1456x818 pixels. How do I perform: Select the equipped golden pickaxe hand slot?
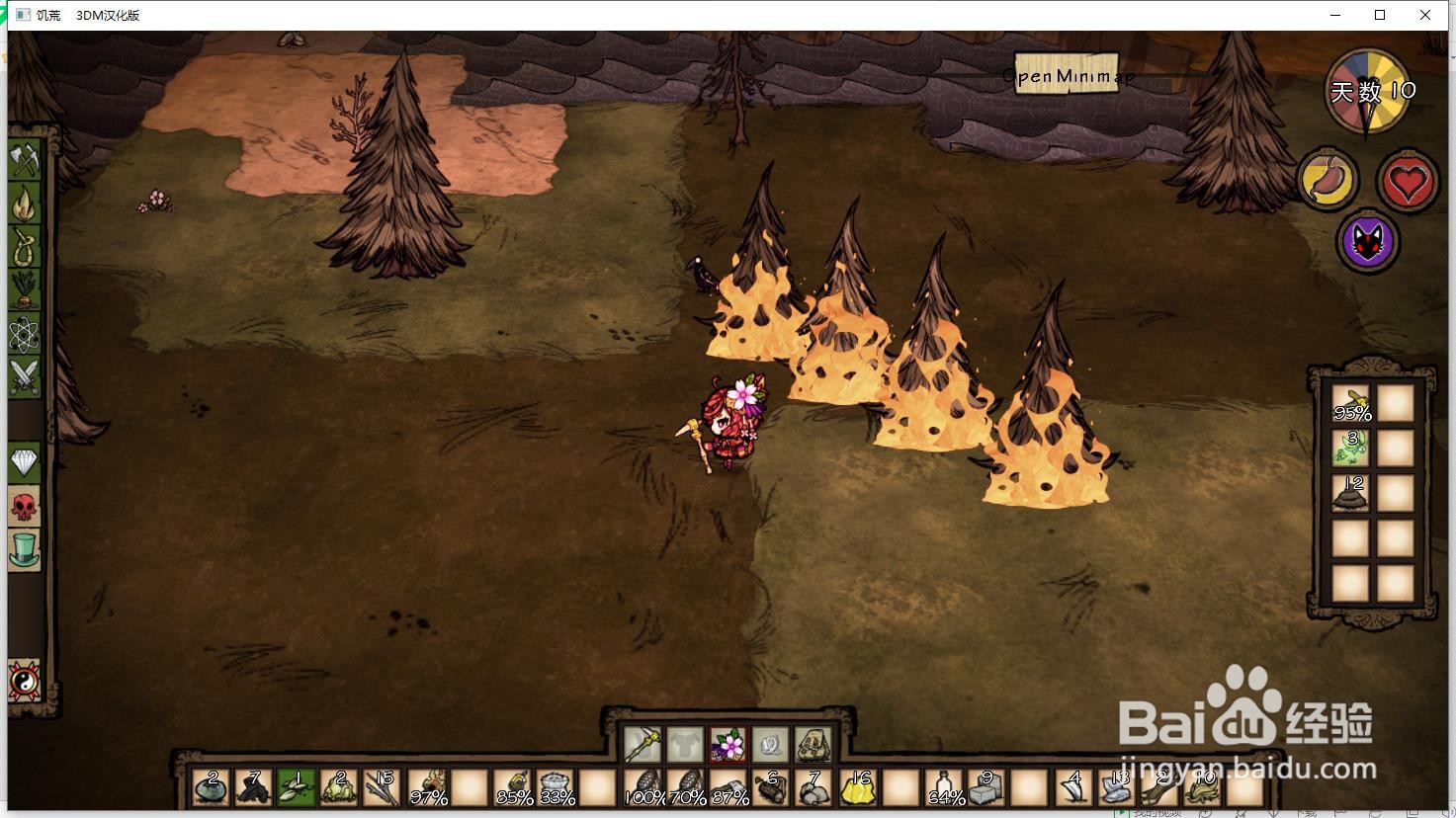click(x=642, y=744)
